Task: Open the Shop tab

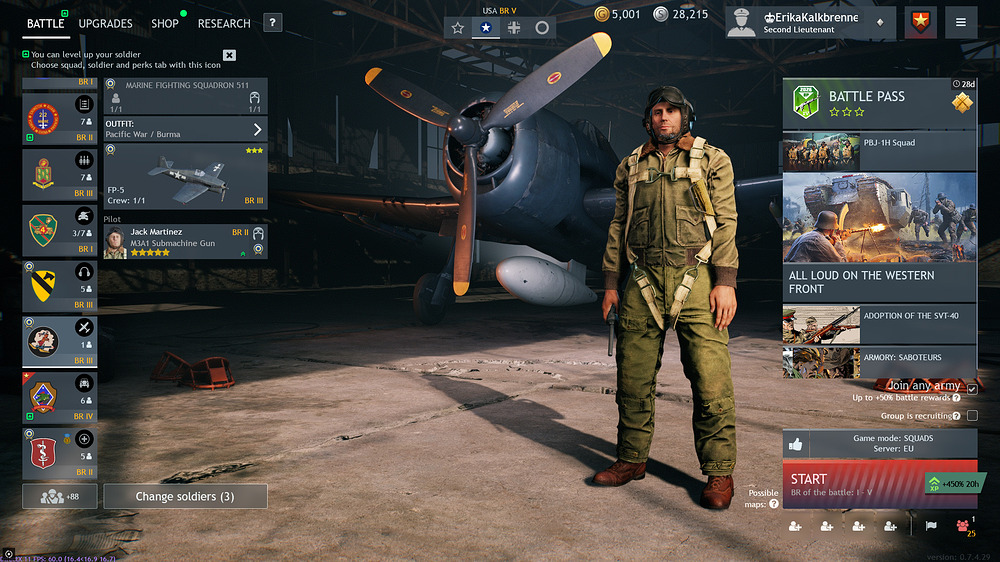Action: 165,23
